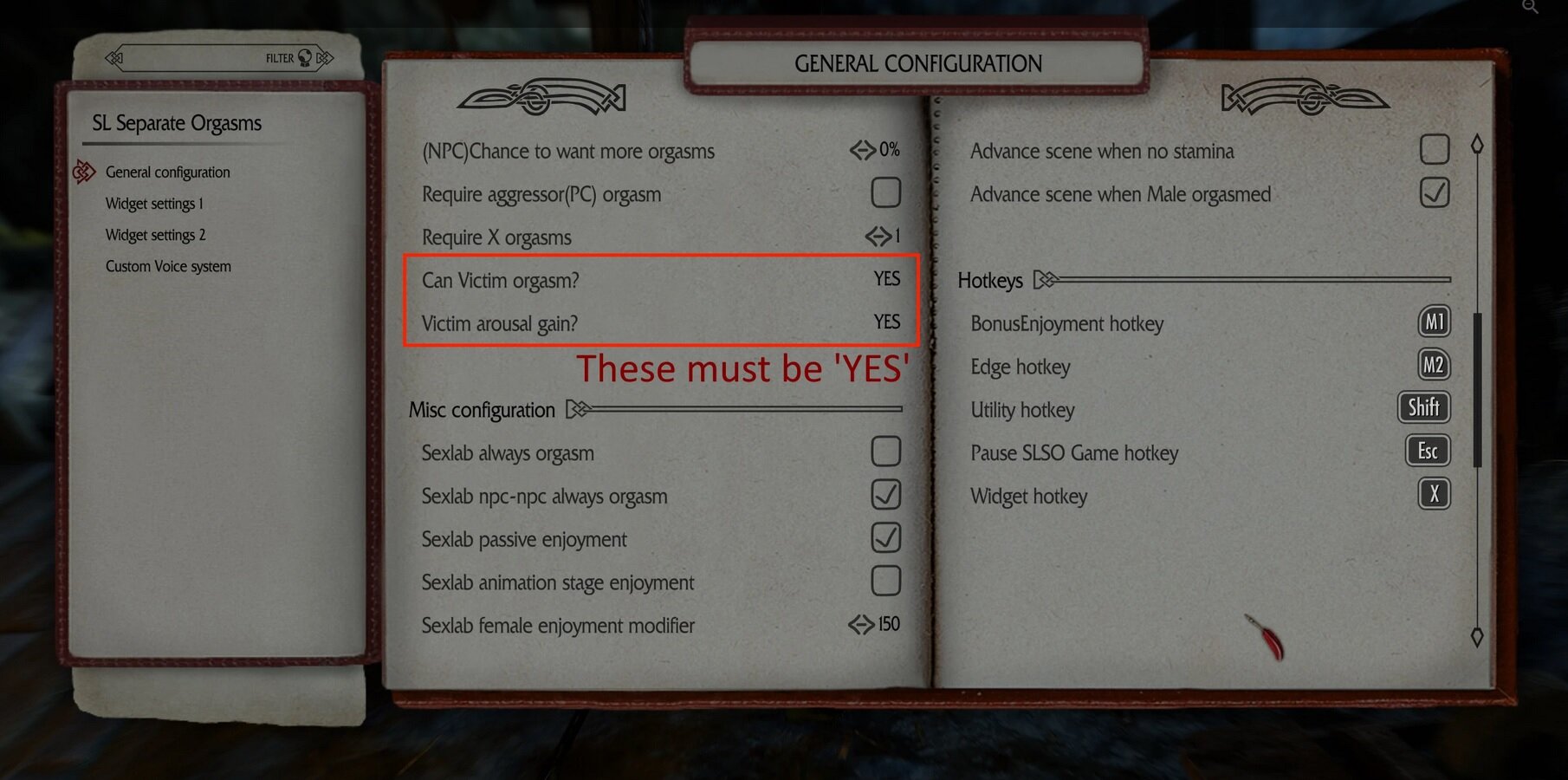Click the Shift key button for Utility hotkey
1568x780 pixels.
click(1424, 407)
